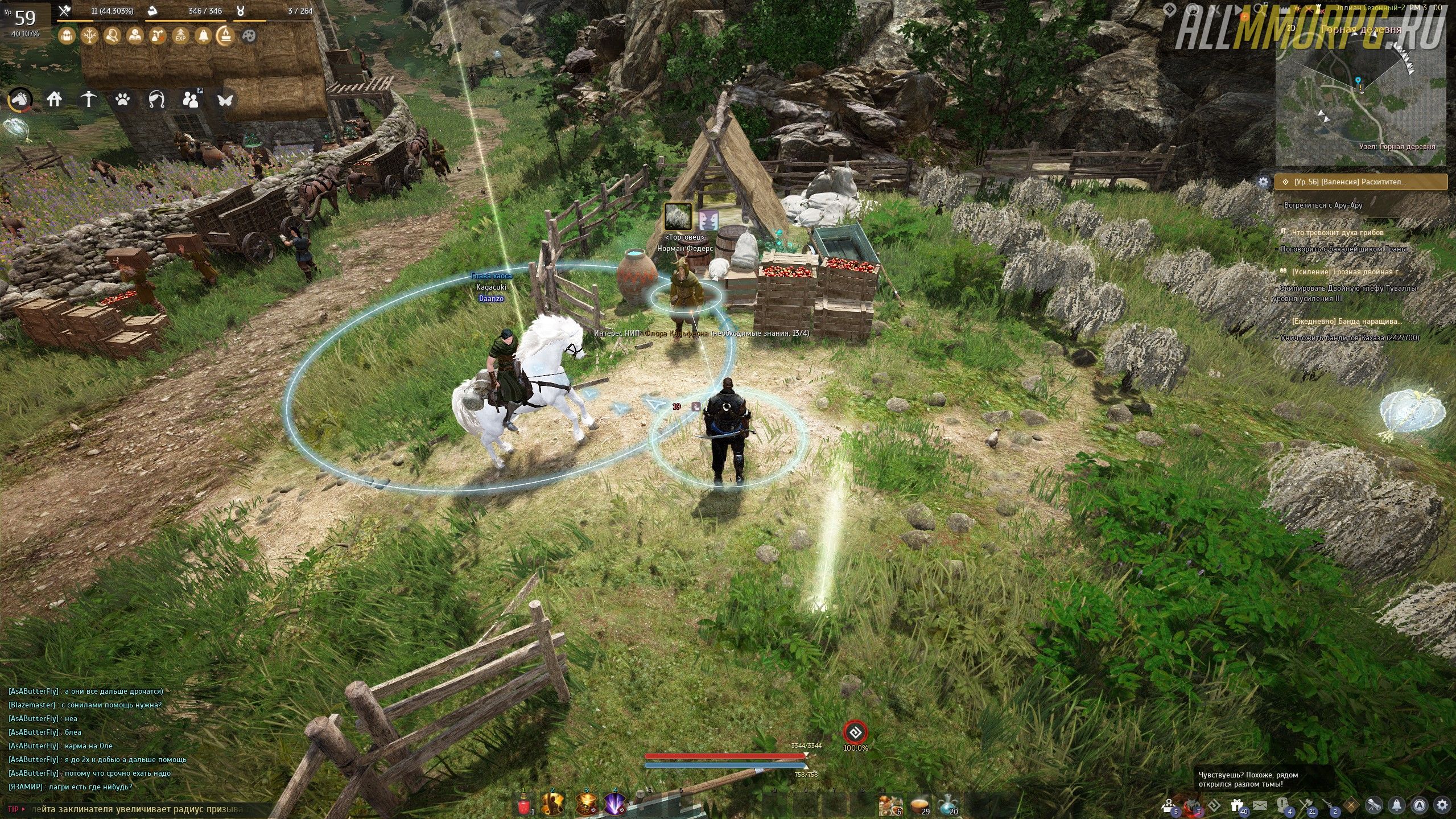Image resolution: width=1456 pixels, height=819 pixels.
Task: Open quest tracker gear settings
Action: (x=1263, y=182)
